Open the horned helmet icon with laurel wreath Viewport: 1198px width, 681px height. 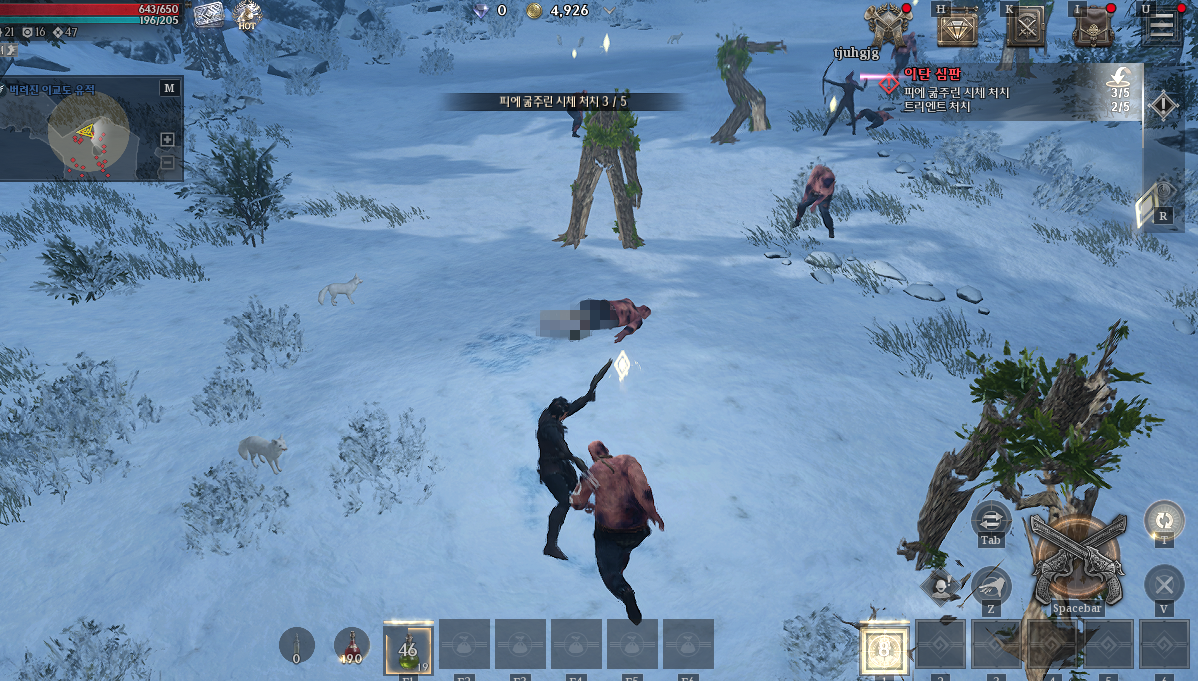[x=888, y=25]
